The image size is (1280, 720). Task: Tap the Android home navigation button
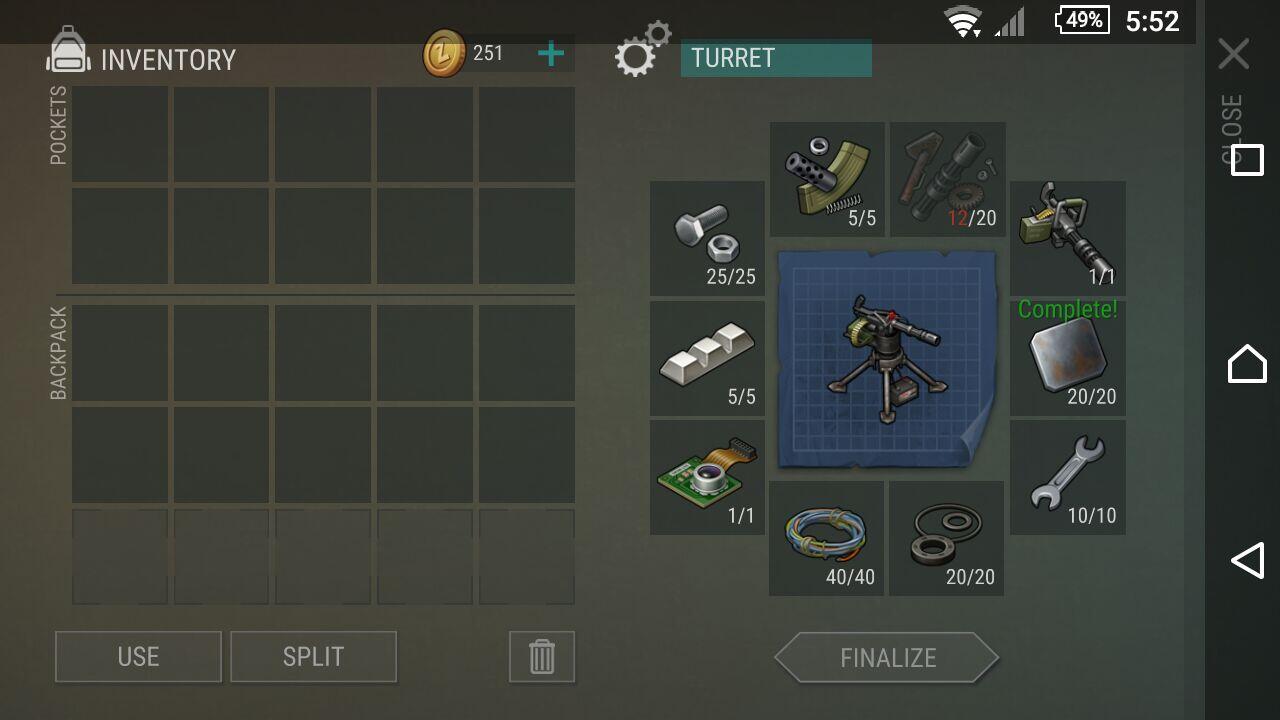pyautogui.click(x=1247, y=362)
